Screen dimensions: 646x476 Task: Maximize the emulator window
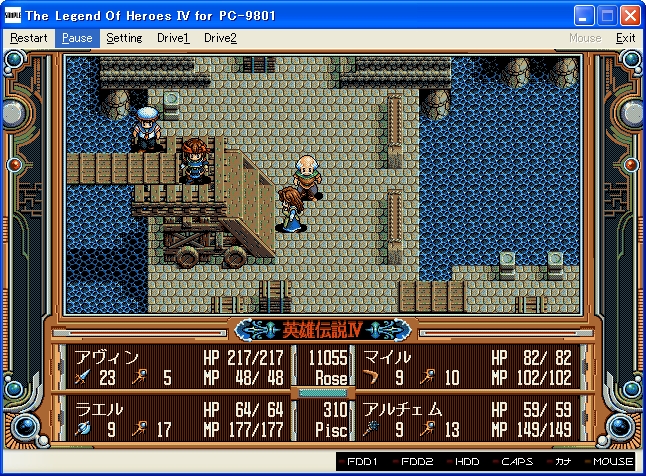607,16
